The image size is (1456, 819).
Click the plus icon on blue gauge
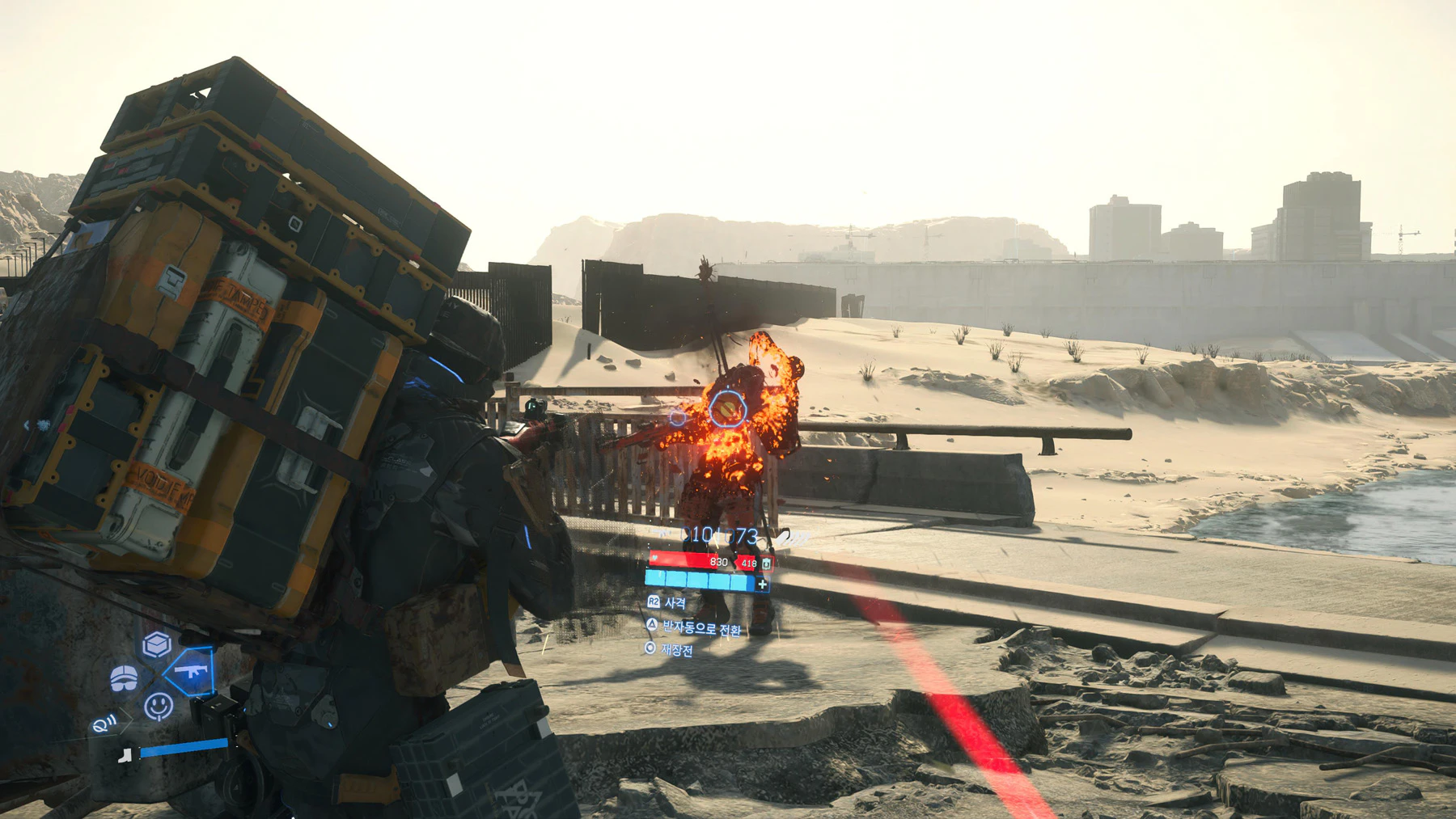click(762, 584)
